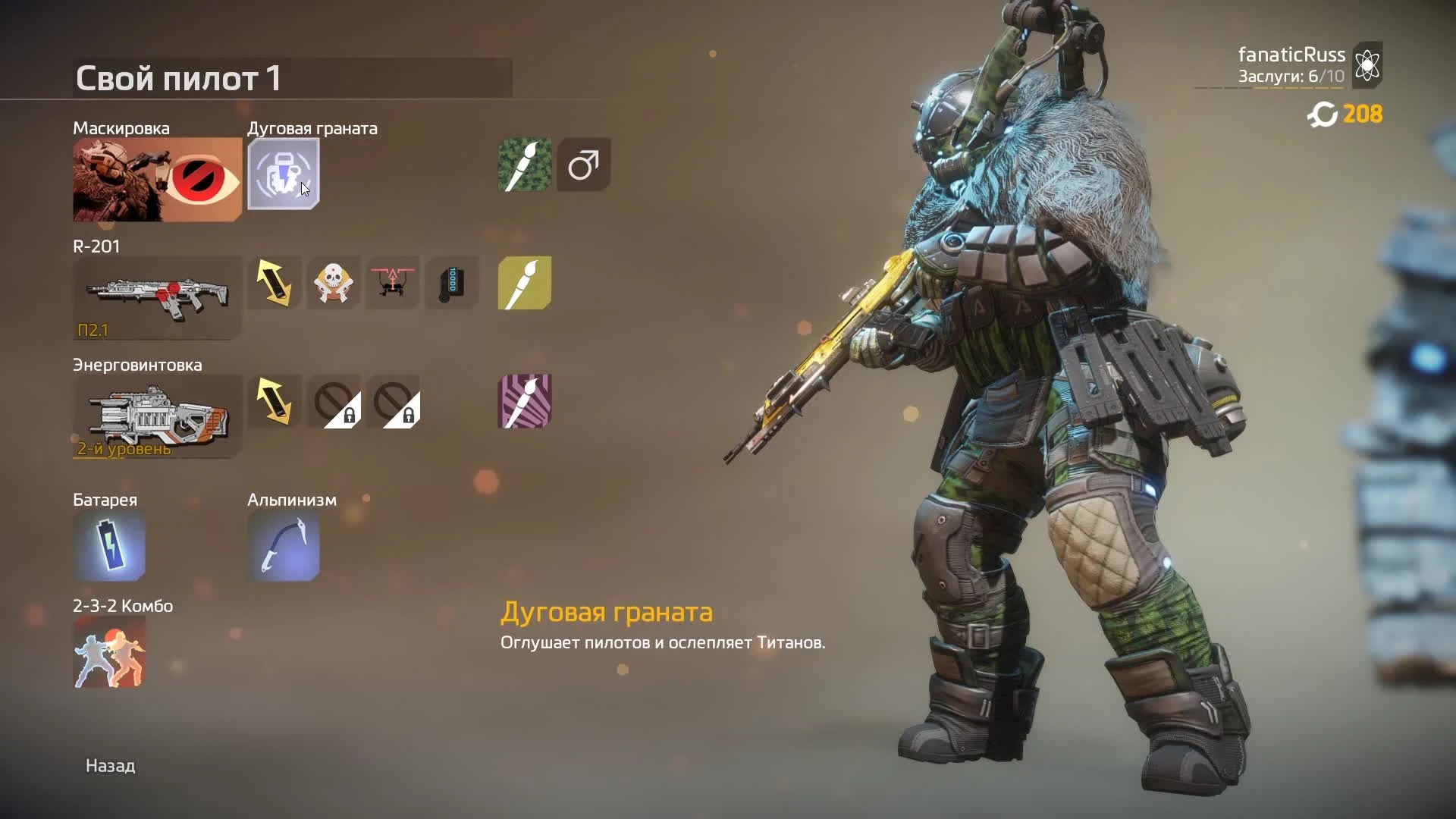Select the Альпинизм grapple ability icon

[284, 546]
